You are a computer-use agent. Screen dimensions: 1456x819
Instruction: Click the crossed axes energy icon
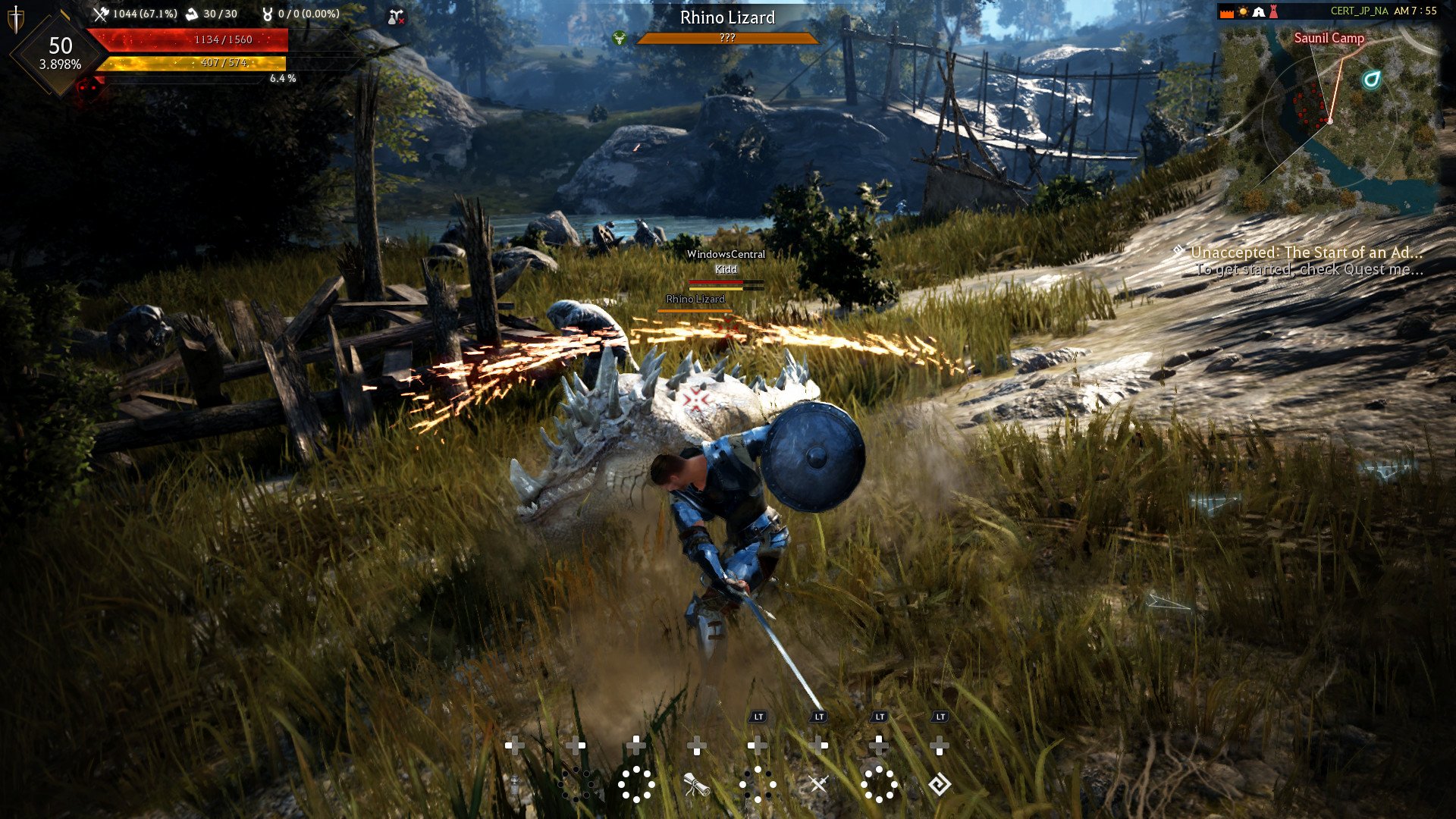pyautogui.click(x=101, y=14)
